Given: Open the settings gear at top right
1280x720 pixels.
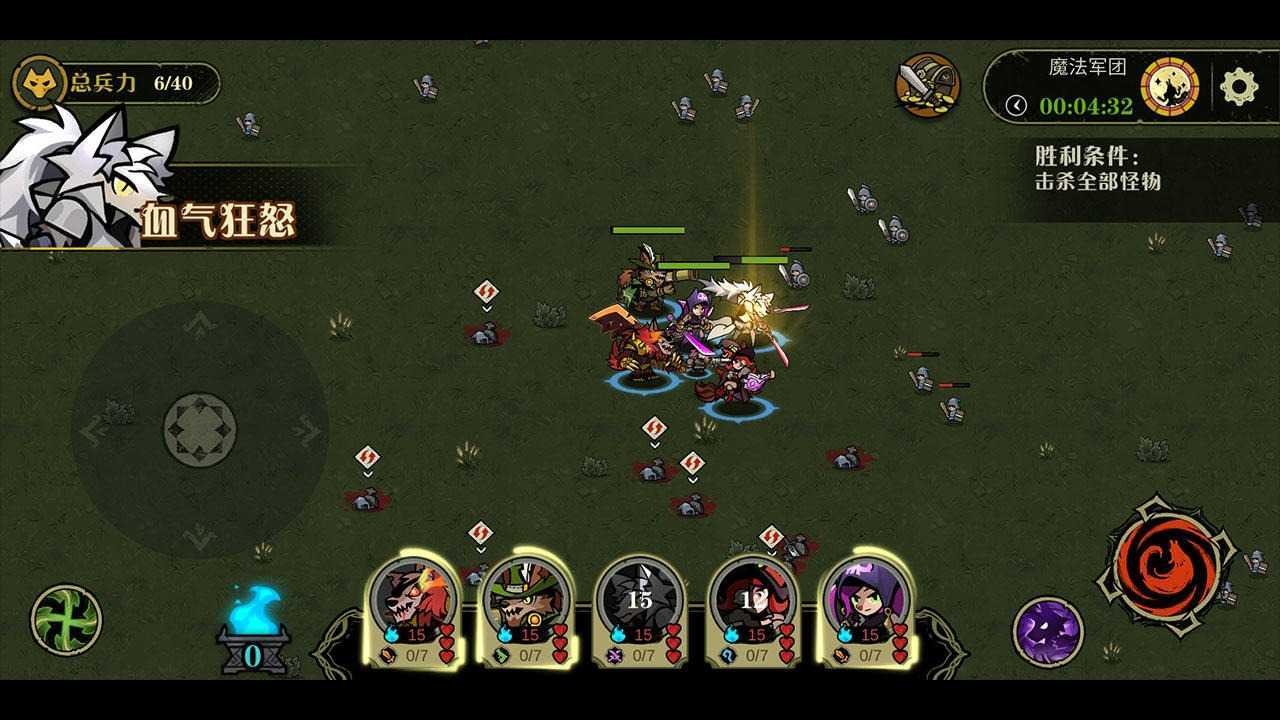Looking at the screenshot, I should [x=1235, y=85].
